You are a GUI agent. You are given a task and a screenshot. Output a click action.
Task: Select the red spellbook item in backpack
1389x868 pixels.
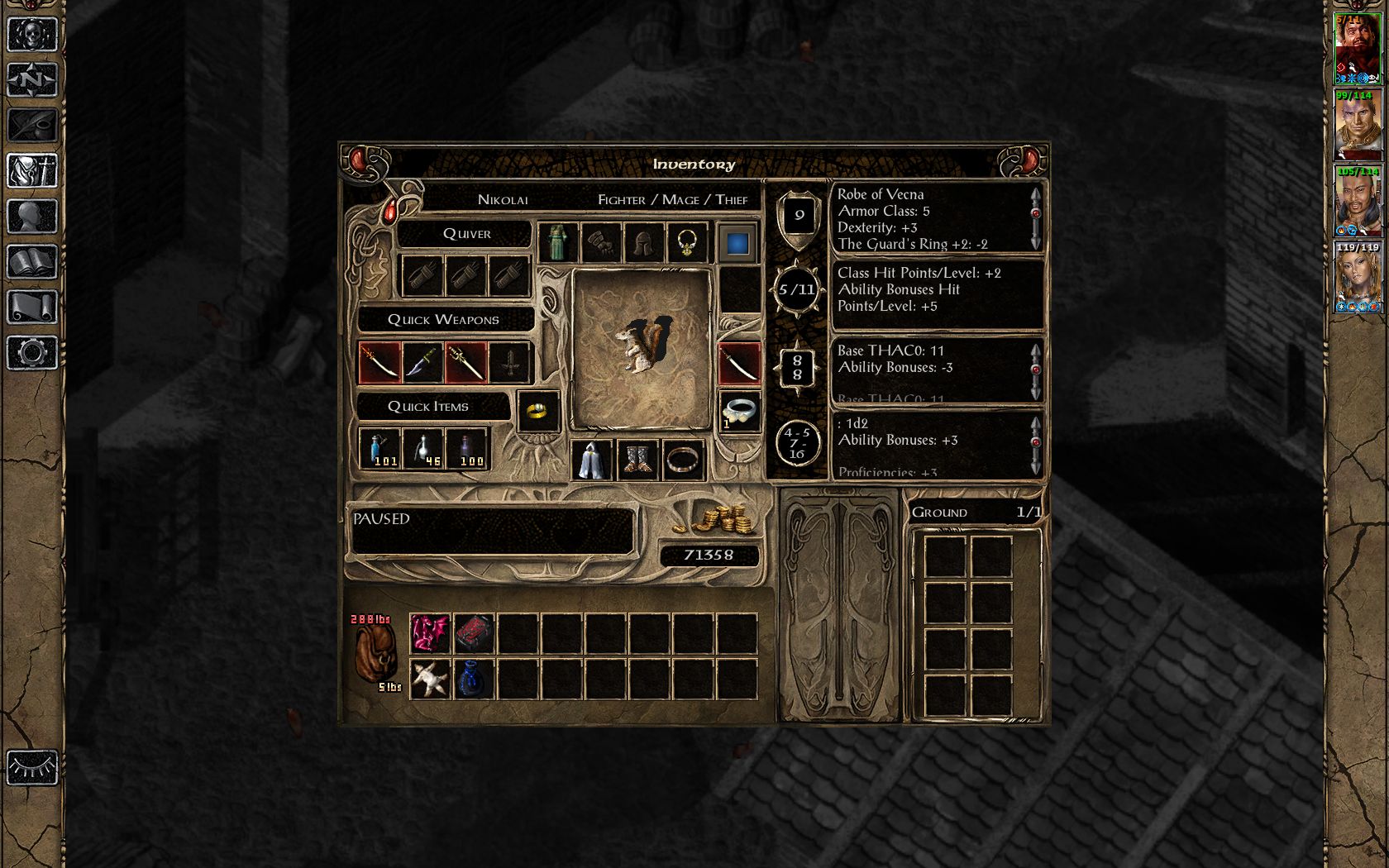pos(474,634)
